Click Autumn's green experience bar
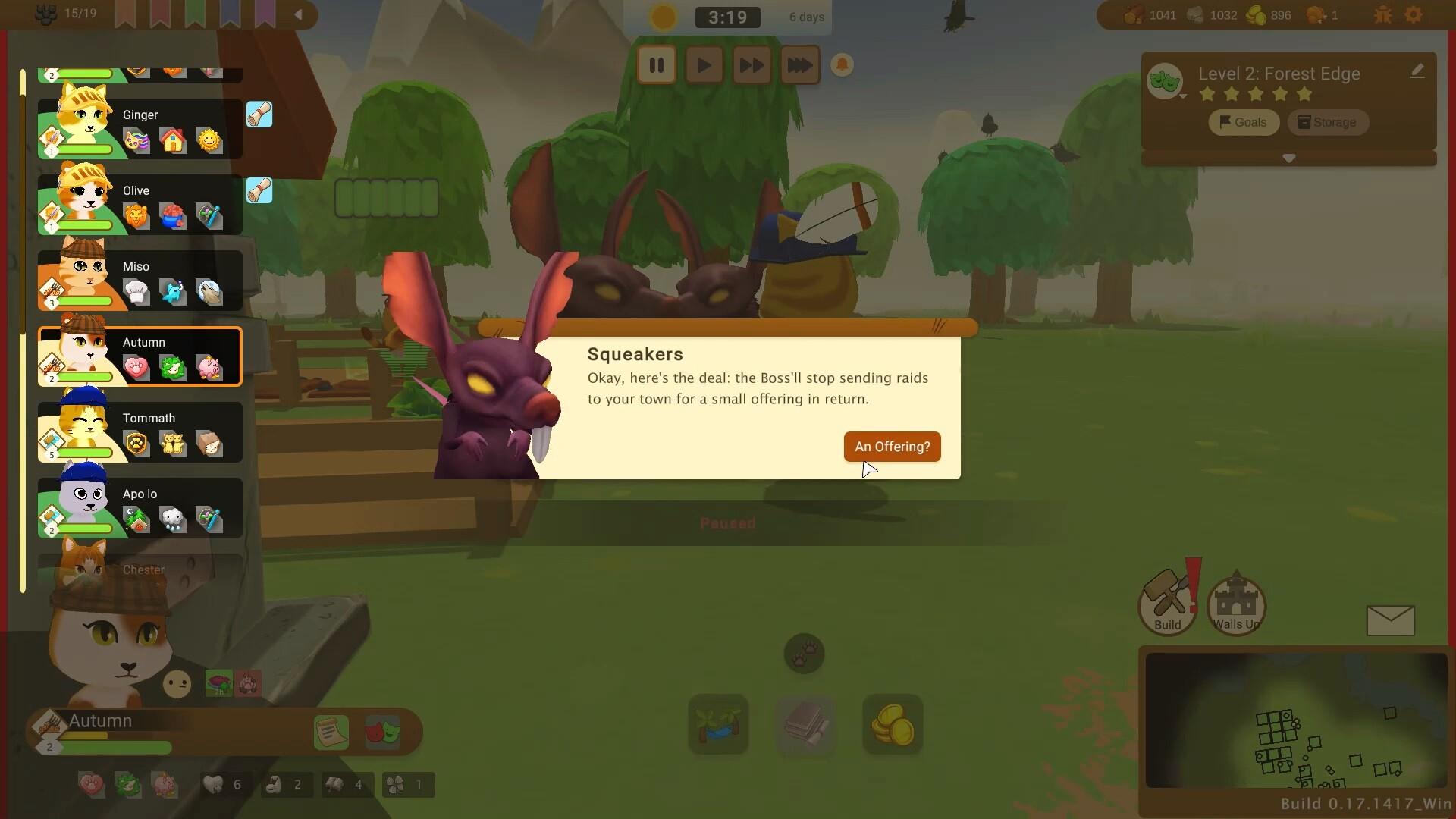This screenshot has width=1456, height=819. pos(114,748)
